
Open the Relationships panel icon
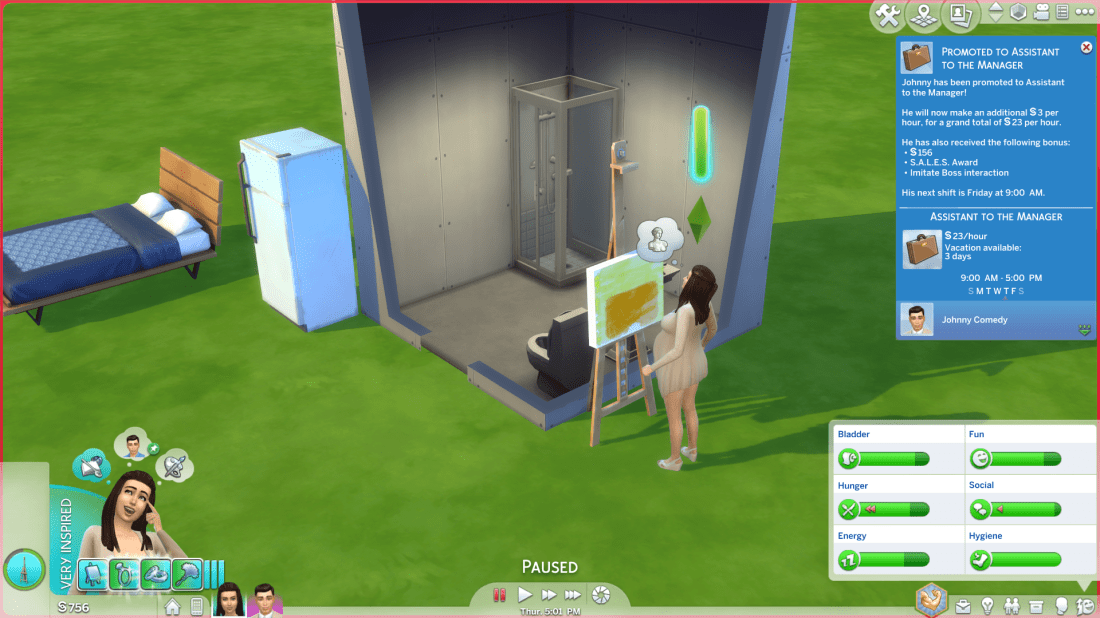(x=1011, y=606)
